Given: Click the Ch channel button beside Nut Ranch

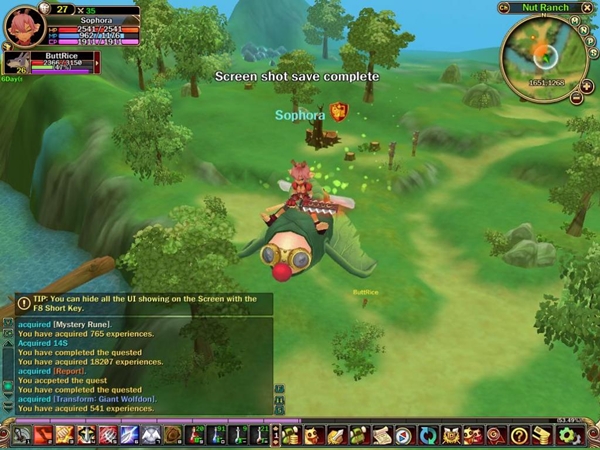Looking at the screenshot, I should pyautogui.click(x=502, y=8).
